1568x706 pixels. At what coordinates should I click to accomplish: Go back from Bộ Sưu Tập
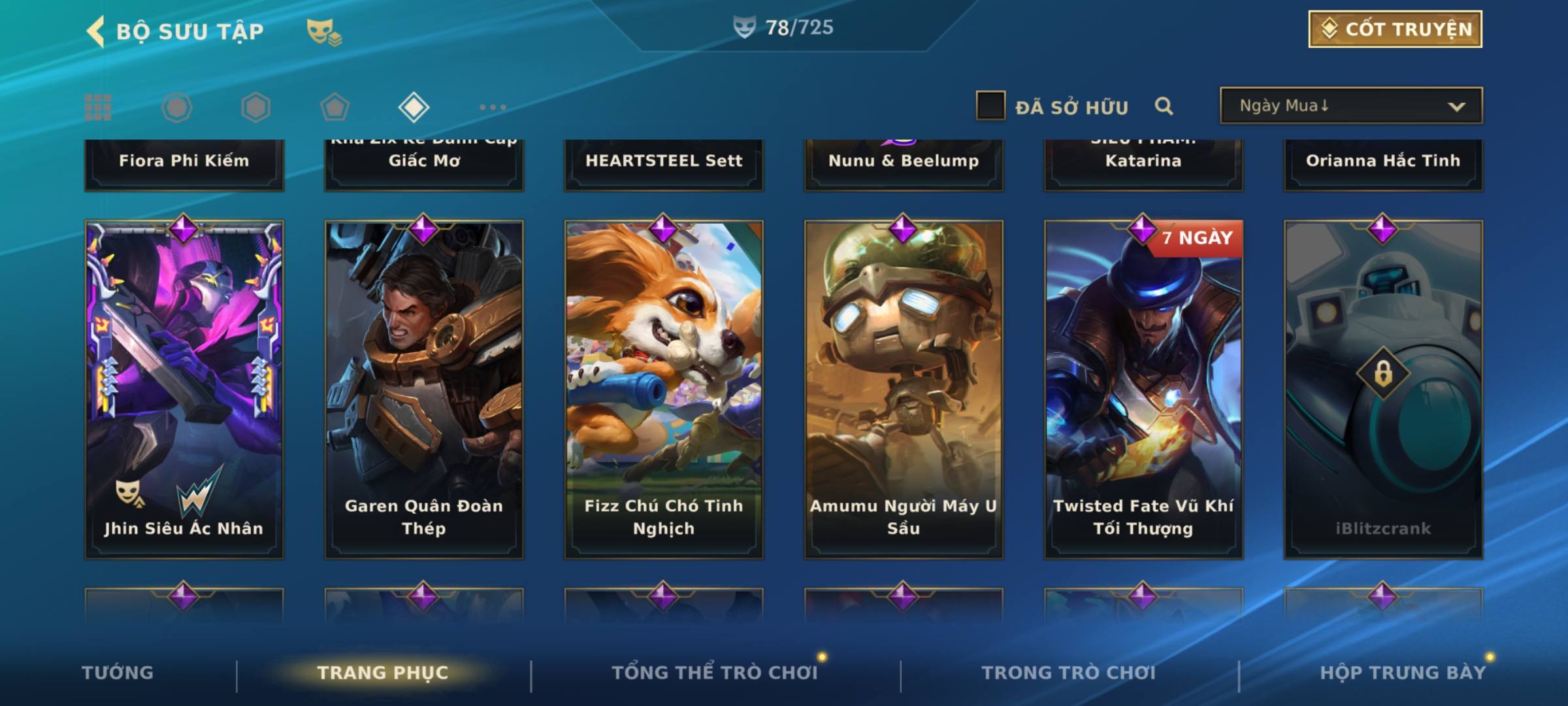pos(95,31)
